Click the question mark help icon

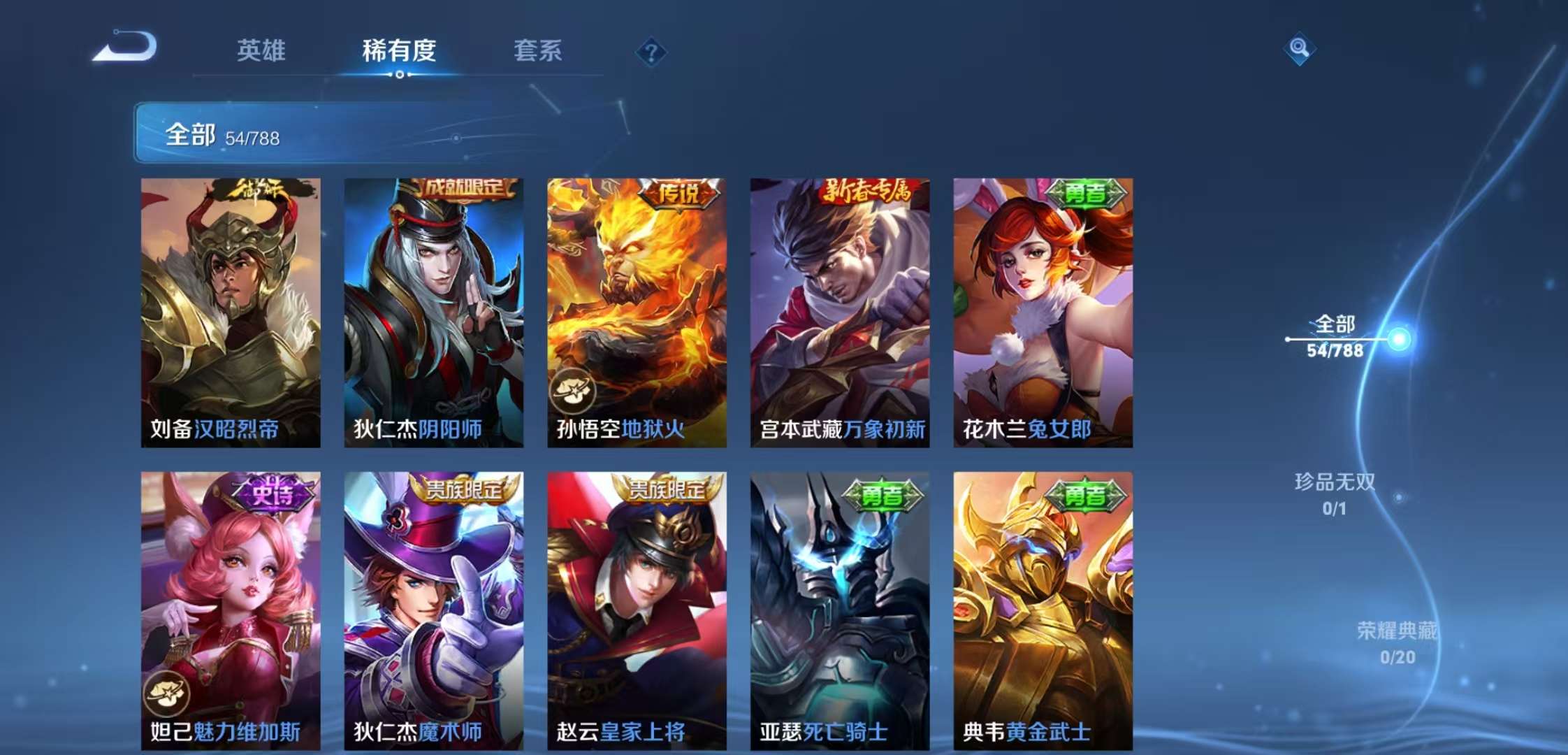(x=651, y=51)
